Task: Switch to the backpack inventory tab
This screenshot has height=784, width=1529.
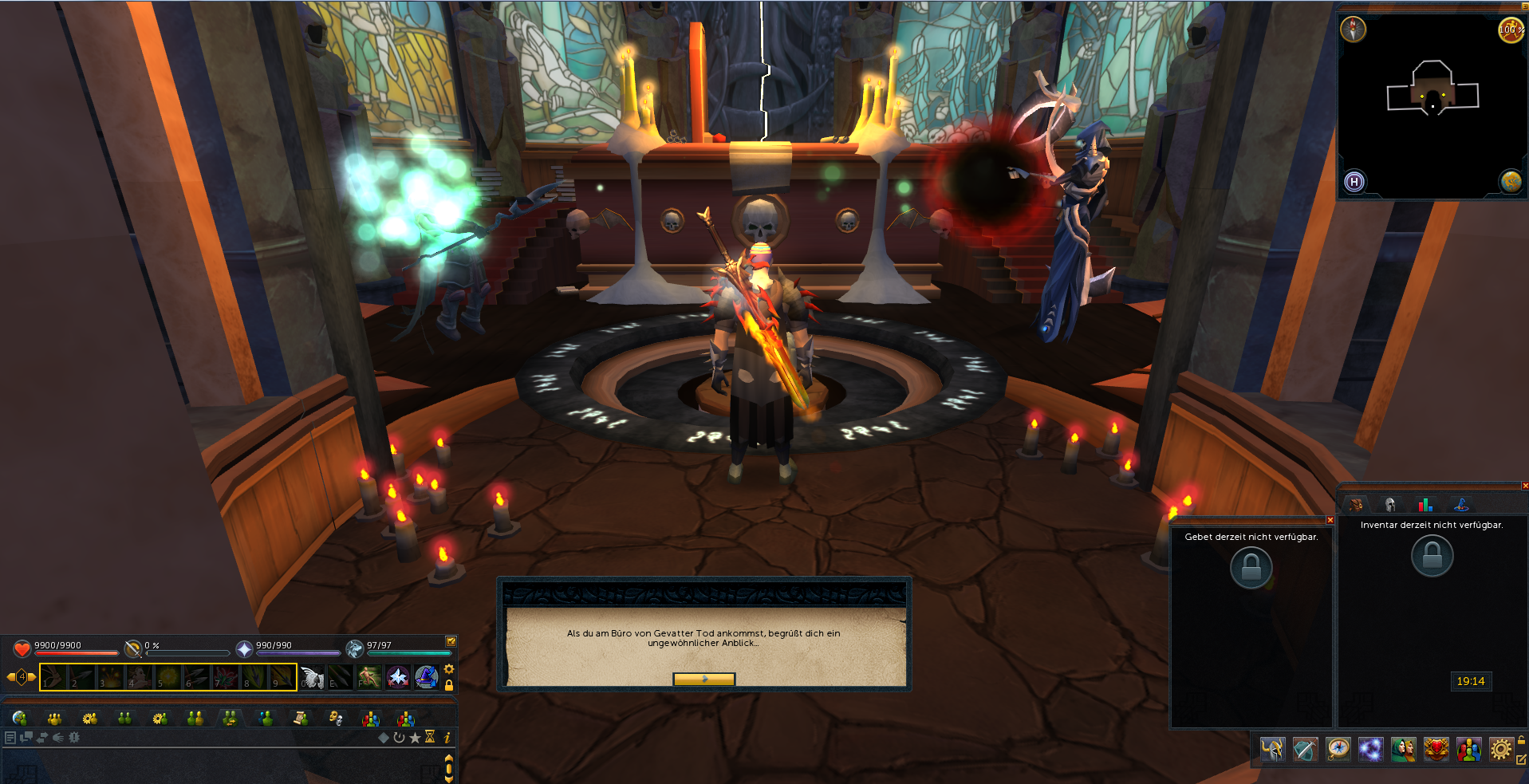Action: pyautogui.click(x=1355, y=505)
